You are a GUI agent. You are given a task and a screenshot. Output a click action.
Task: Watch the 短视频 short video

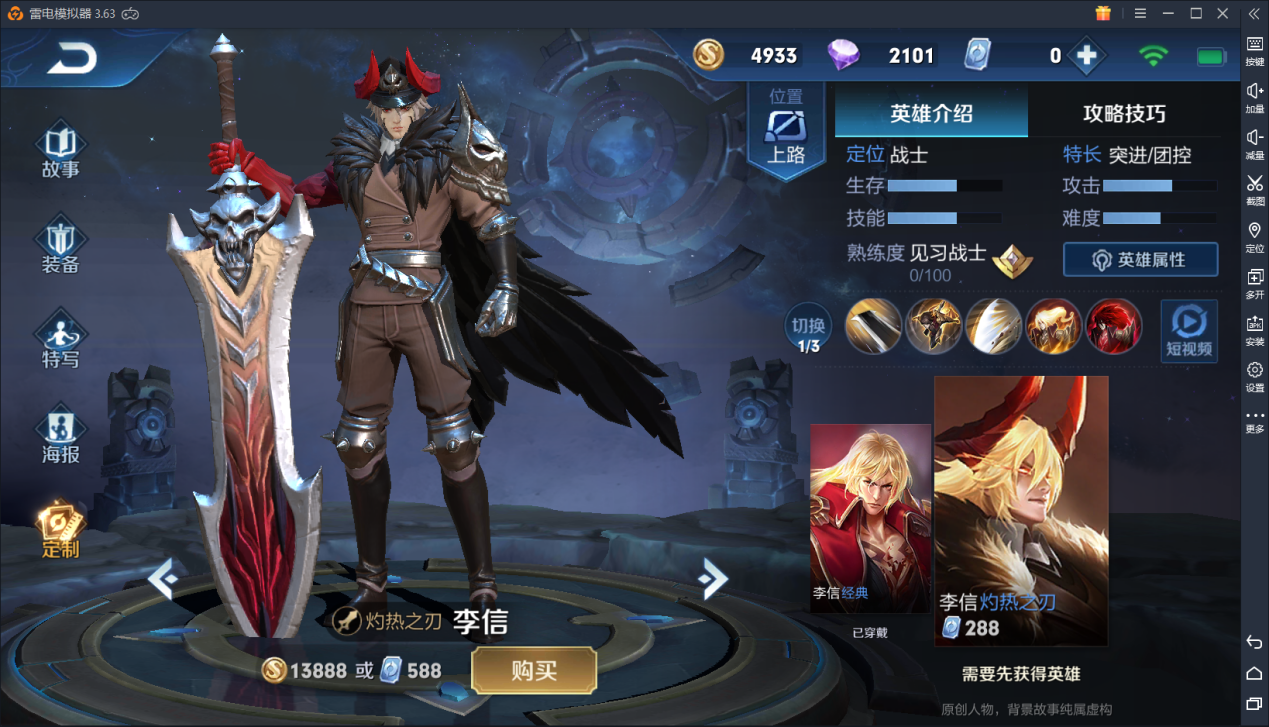click(x=1188, y=330)
